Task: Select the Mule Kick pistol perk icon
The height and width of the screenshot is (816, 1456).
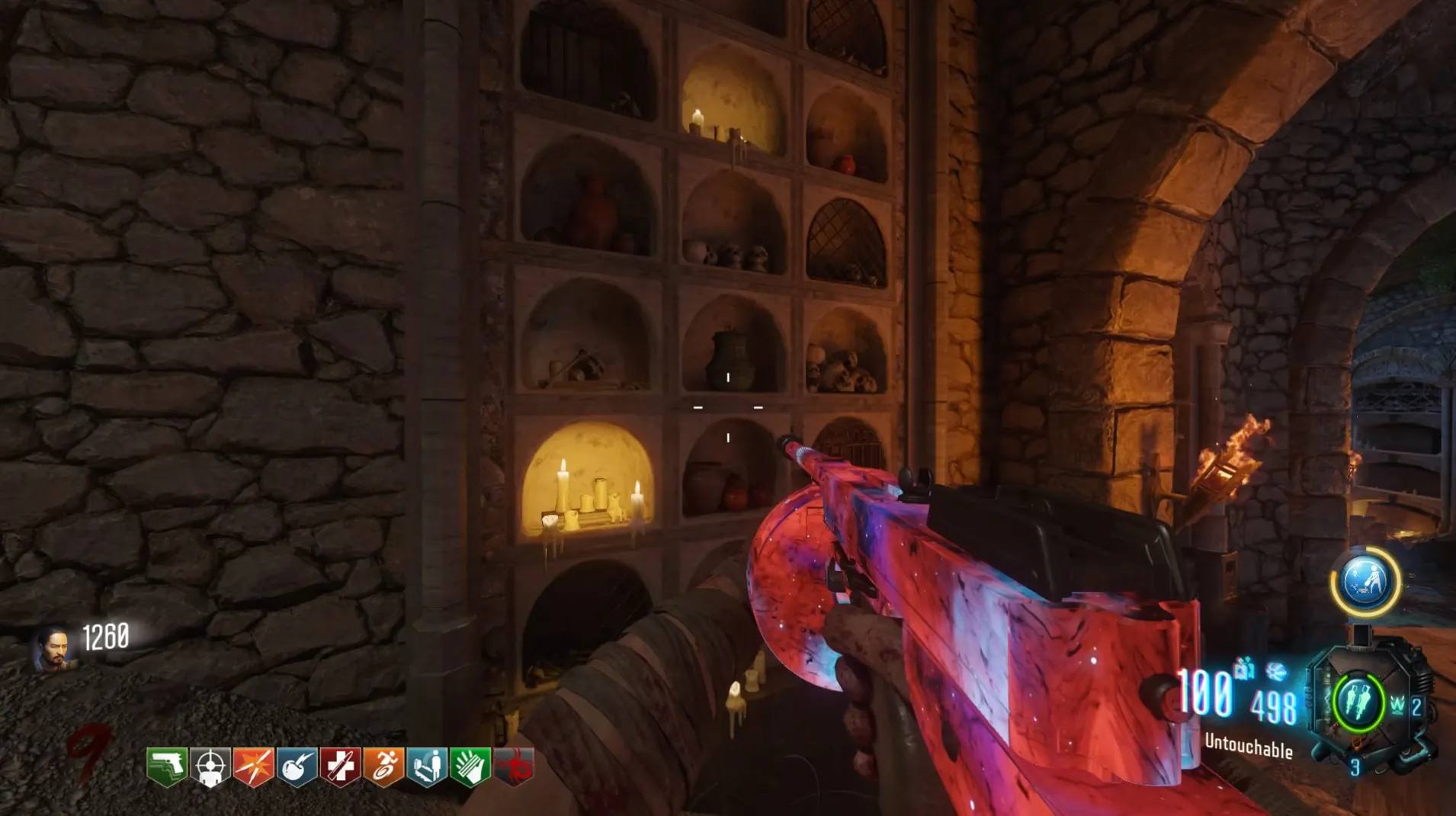Action: pyautogui.click(x=167, y=766)
